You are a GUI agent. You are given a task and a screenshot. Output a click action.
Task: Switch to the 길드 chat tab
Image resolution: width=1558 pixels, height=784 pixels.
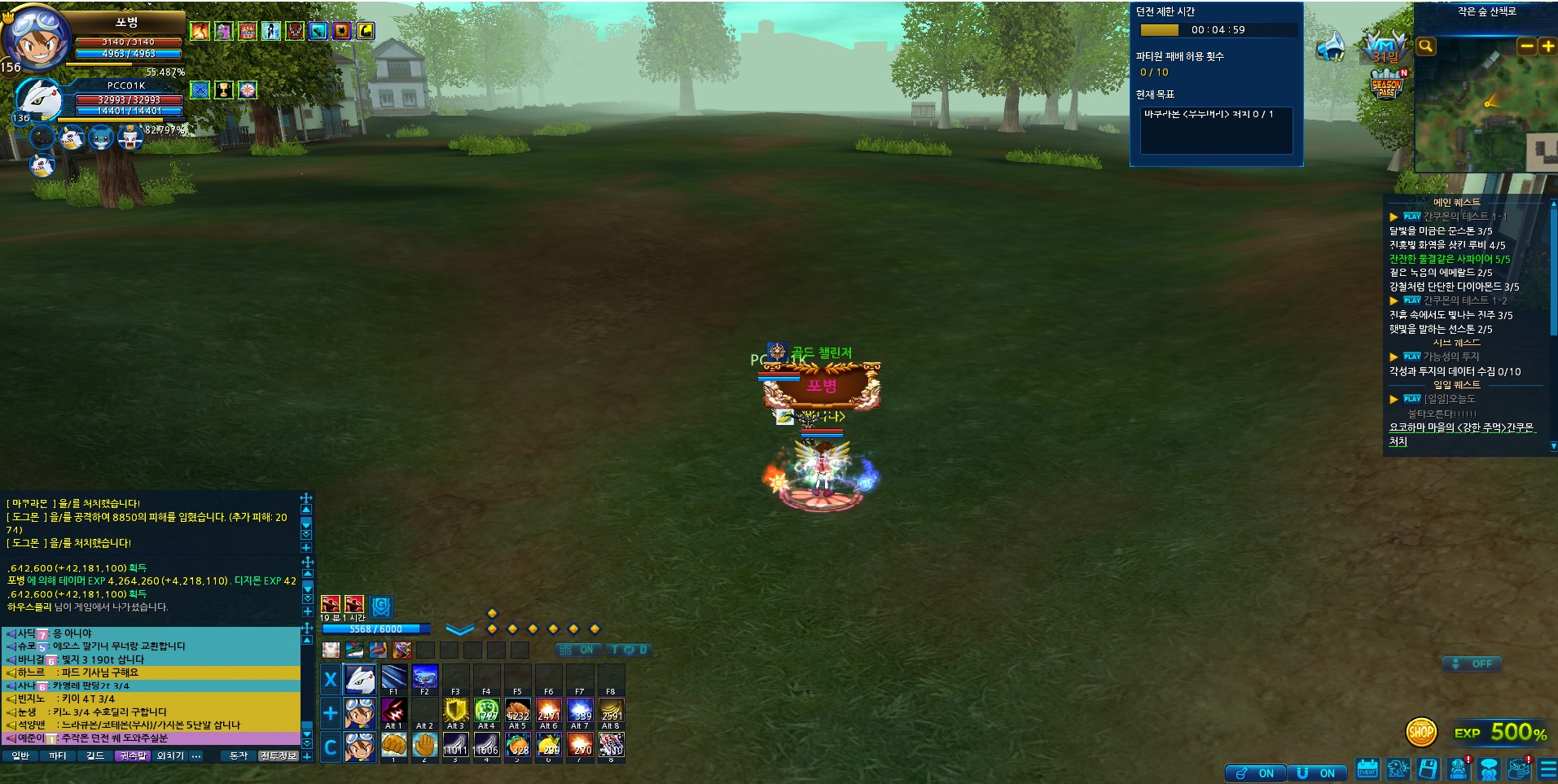pos(95,756)
